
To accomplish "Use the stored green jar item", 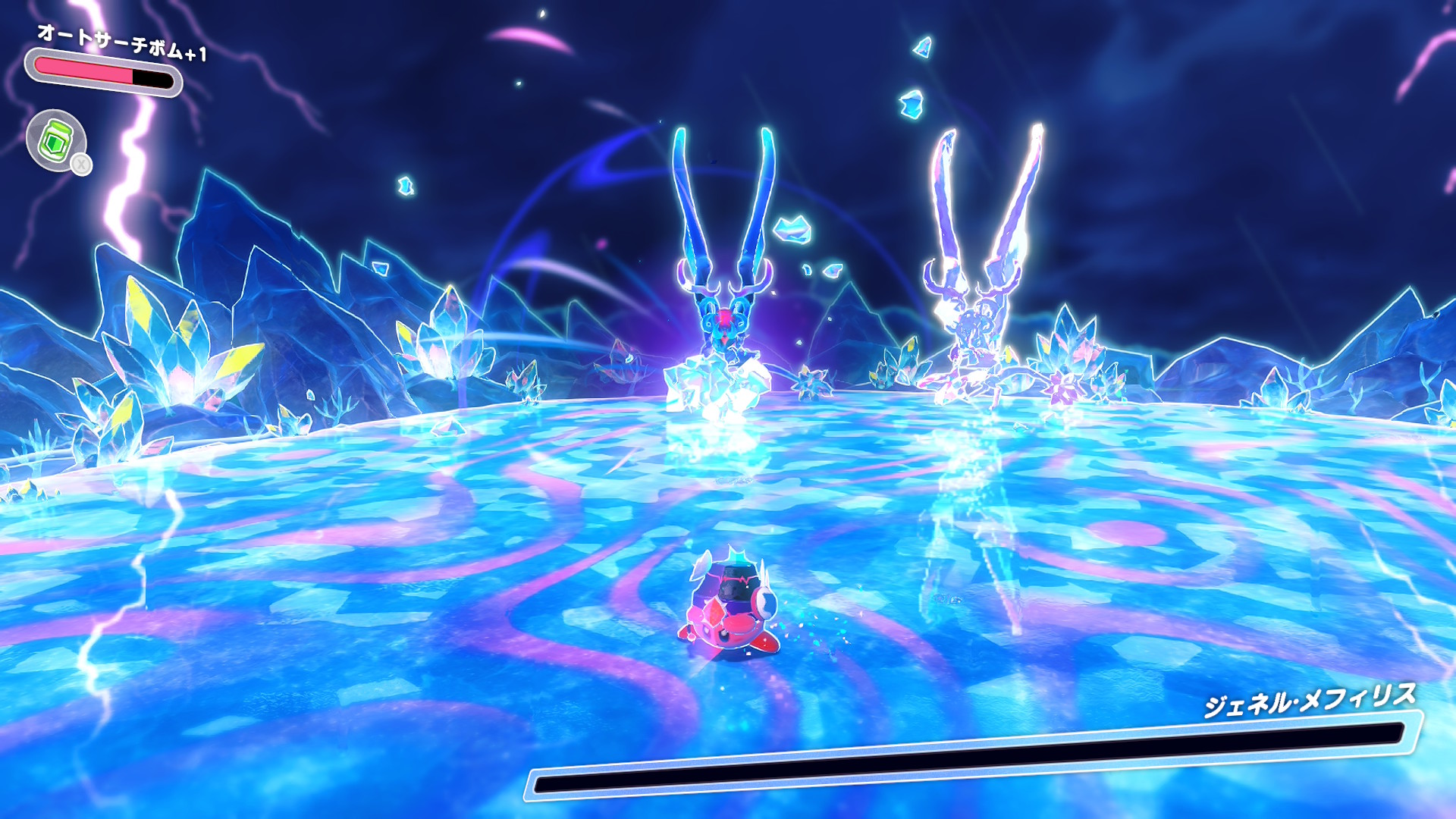I will pyautogui.click(x=56, y=140).
